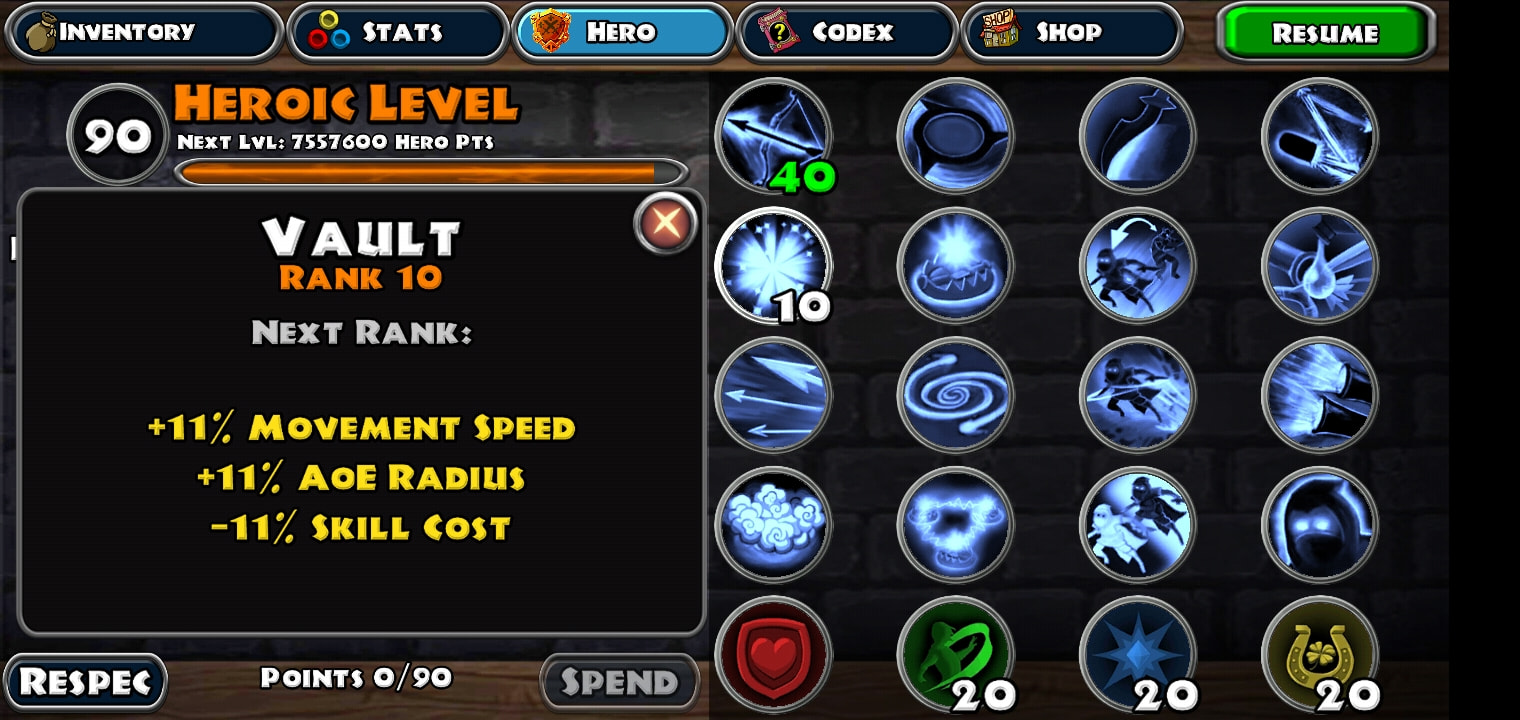Select the red heart shield icon
This screenshot has width=1520, height=720.
point(773,654)
